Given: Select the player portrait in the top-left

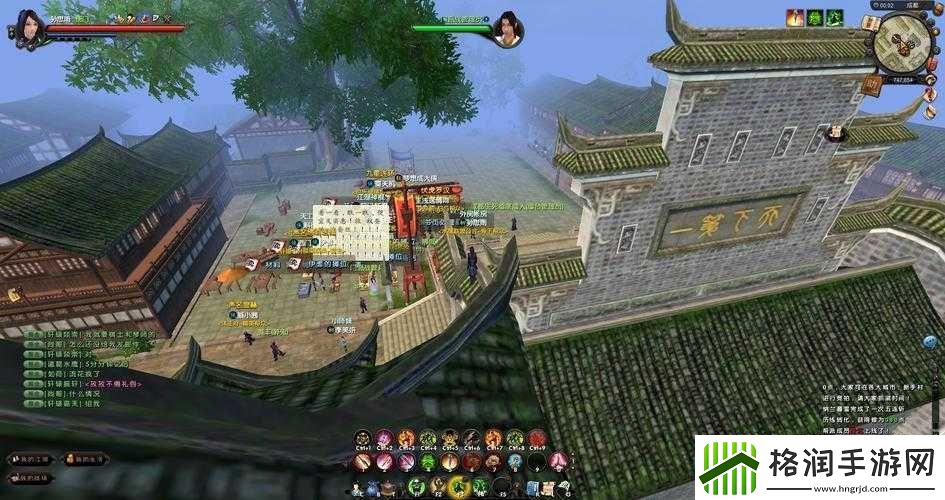Looking at the screenshot, I should click(29, 27).
